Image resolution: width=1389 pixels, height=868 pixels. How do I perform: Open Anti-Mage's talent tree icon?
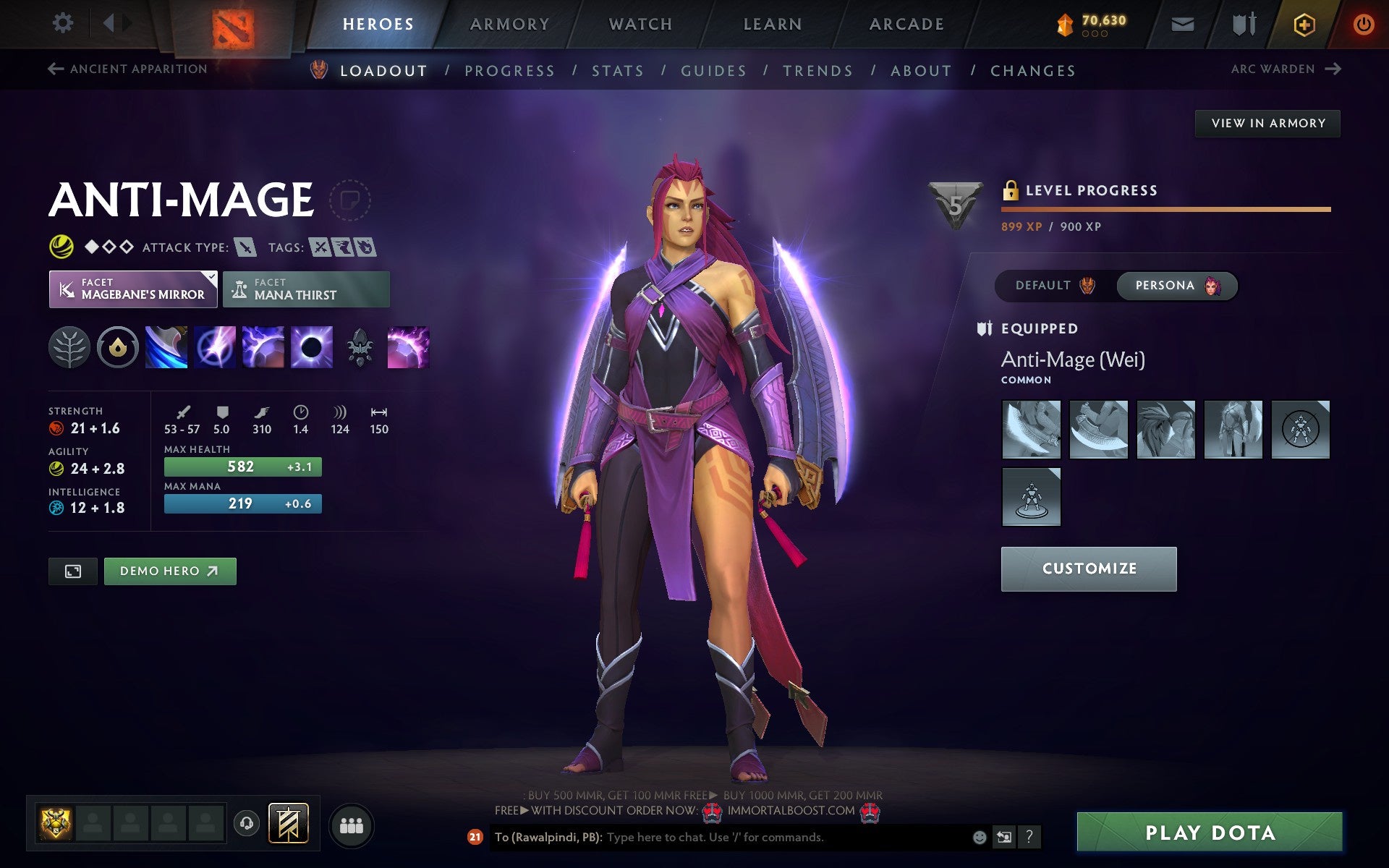tap(69, 347)
